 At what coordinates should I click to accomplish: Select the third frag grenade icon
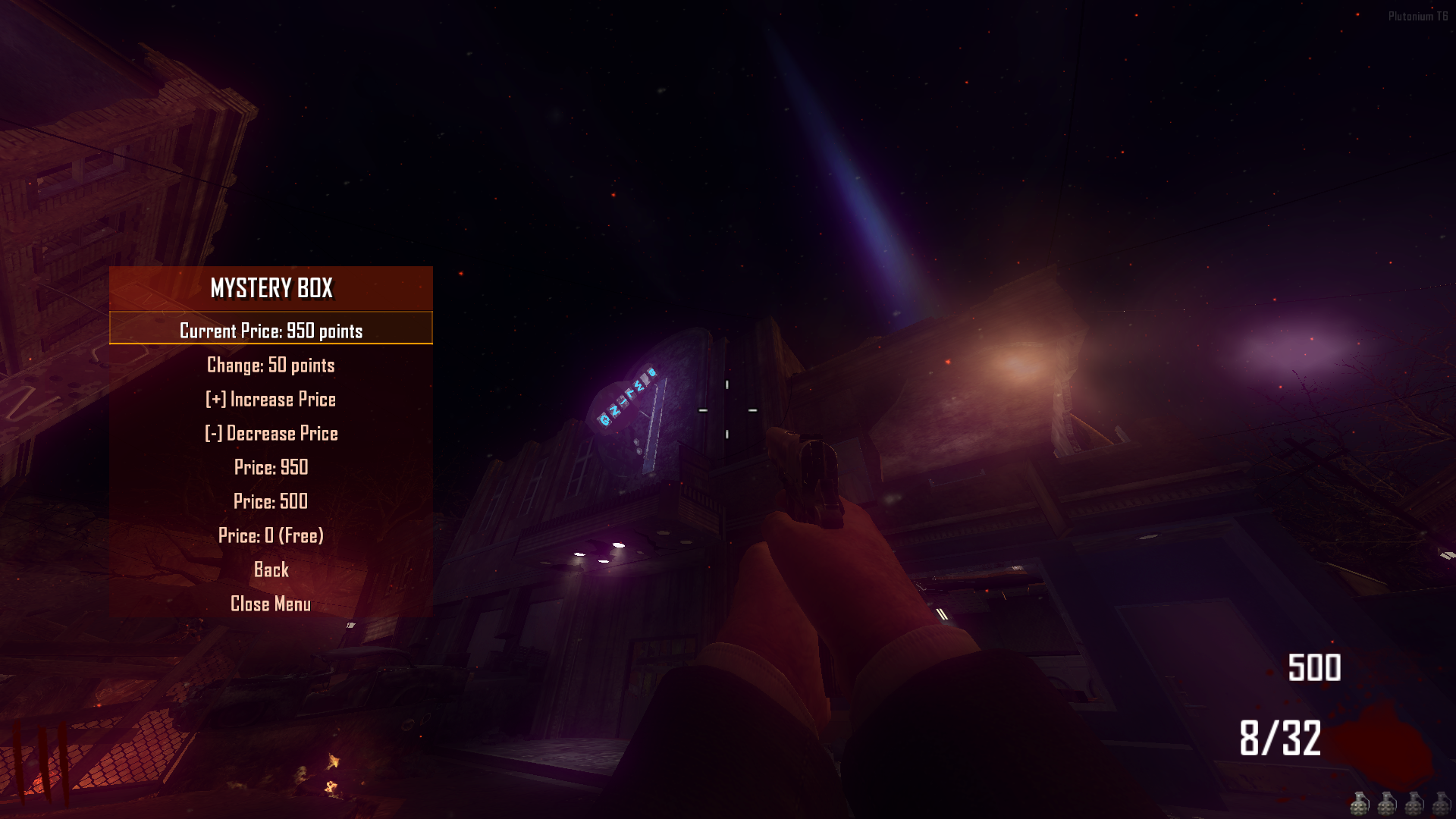1414,805
